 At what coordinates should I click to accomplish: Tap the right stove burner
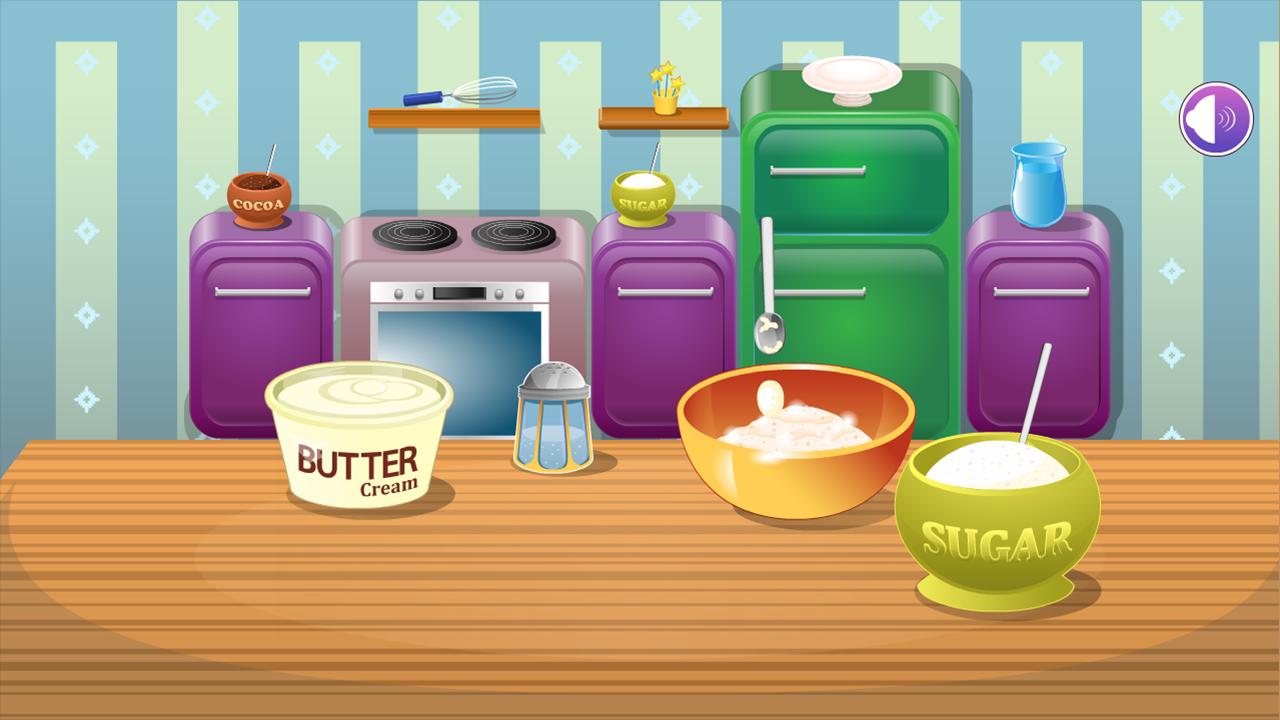coord(512,233)
